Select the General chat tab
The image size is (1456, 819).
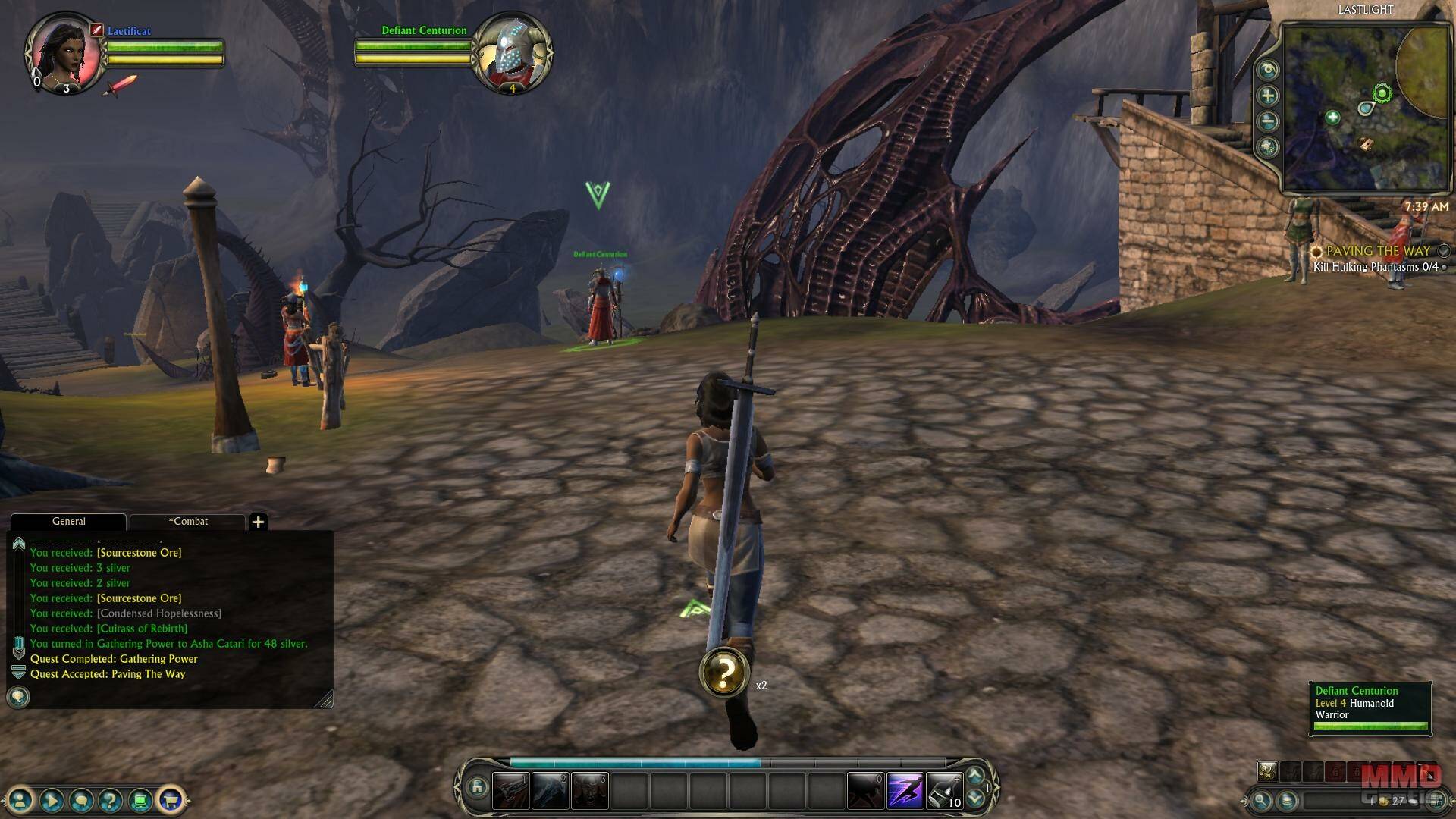click(68, 522)
